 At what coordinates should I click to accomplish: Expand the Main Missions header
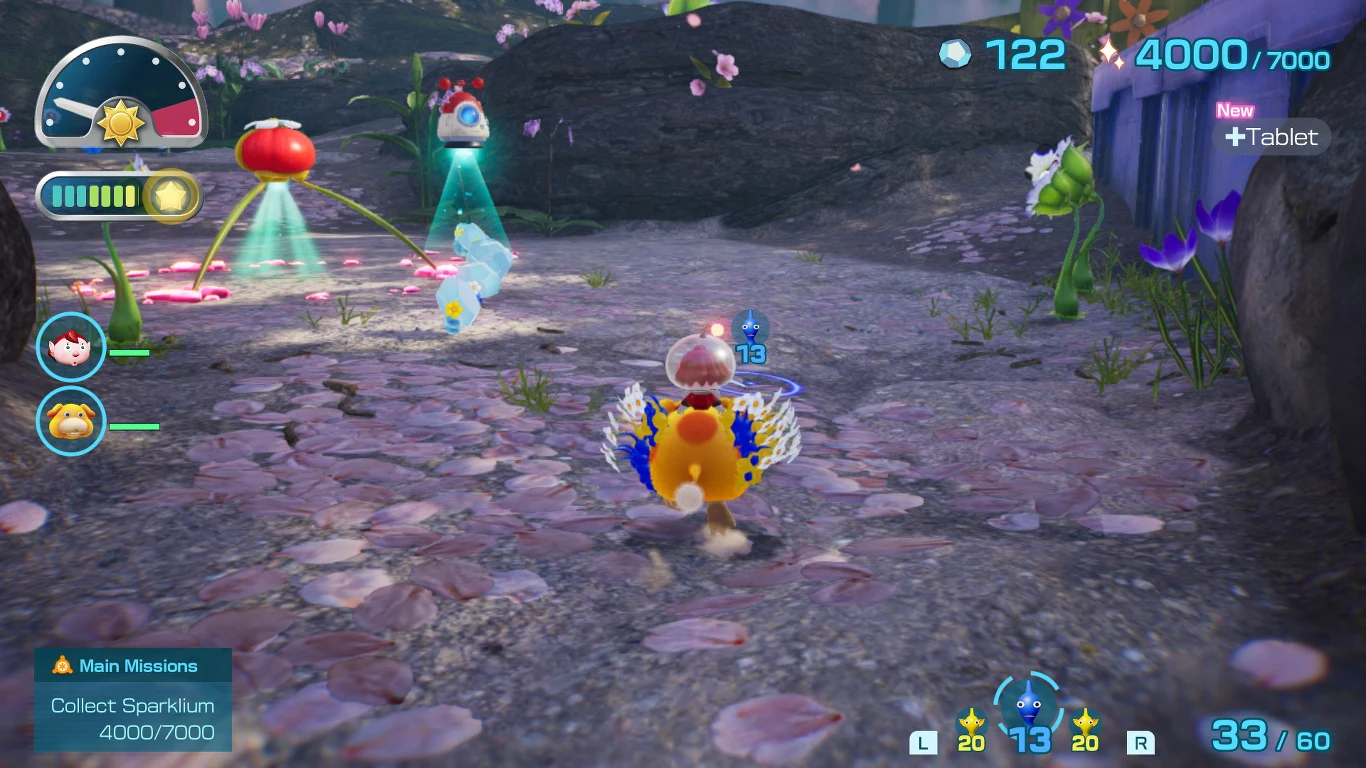click(132, 665)
